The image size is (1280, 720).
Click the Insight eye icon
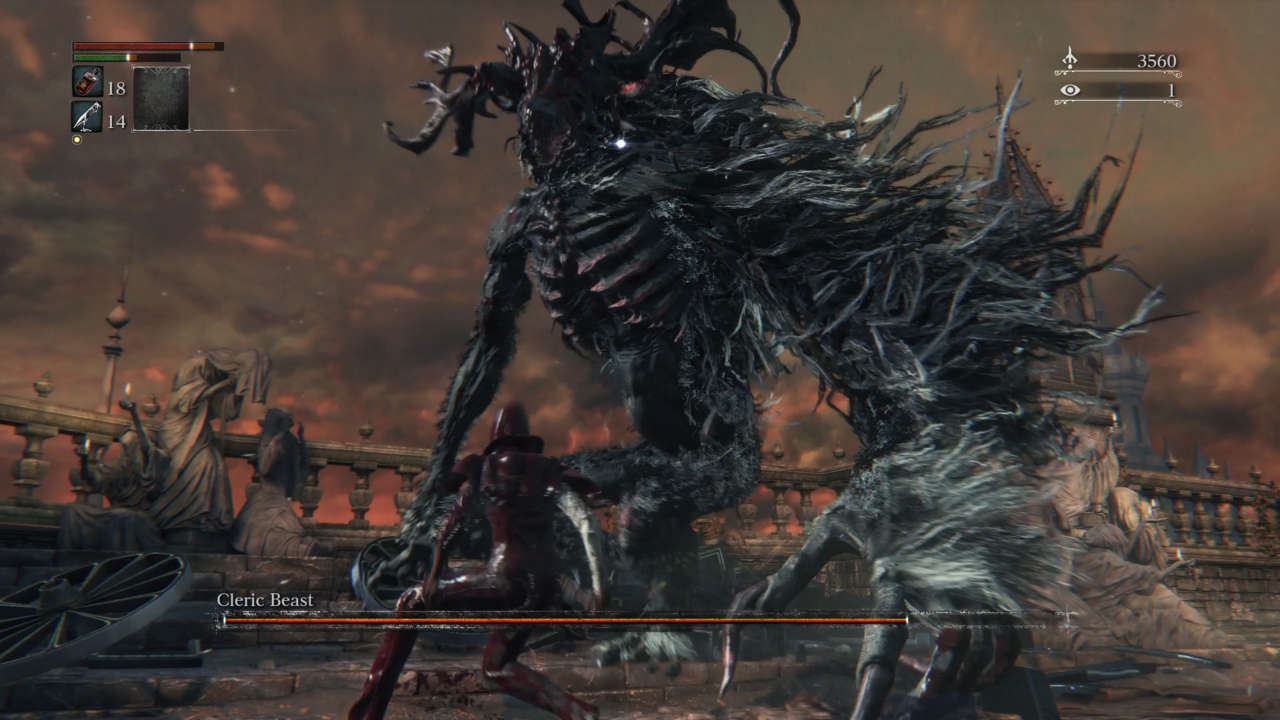(x=1070, y=90)
